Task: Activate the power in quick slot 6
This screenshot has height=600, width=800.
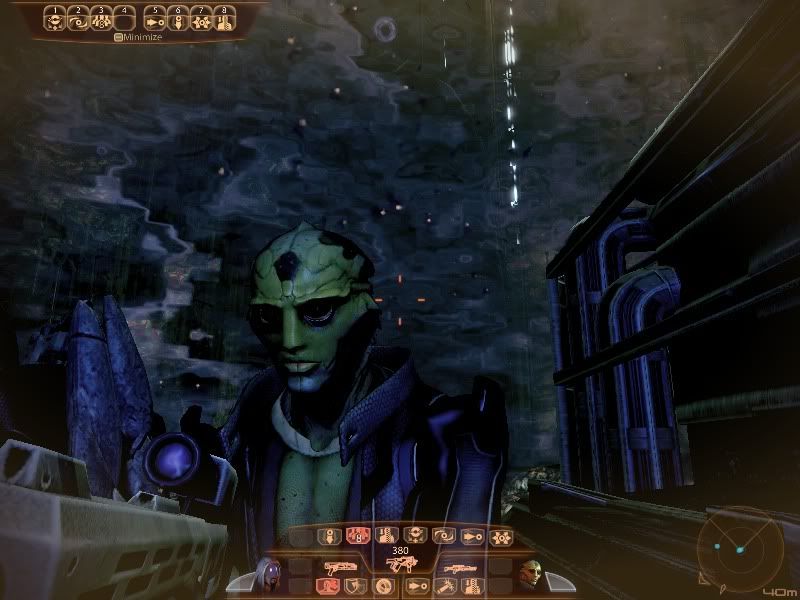Action: (178, 19)
